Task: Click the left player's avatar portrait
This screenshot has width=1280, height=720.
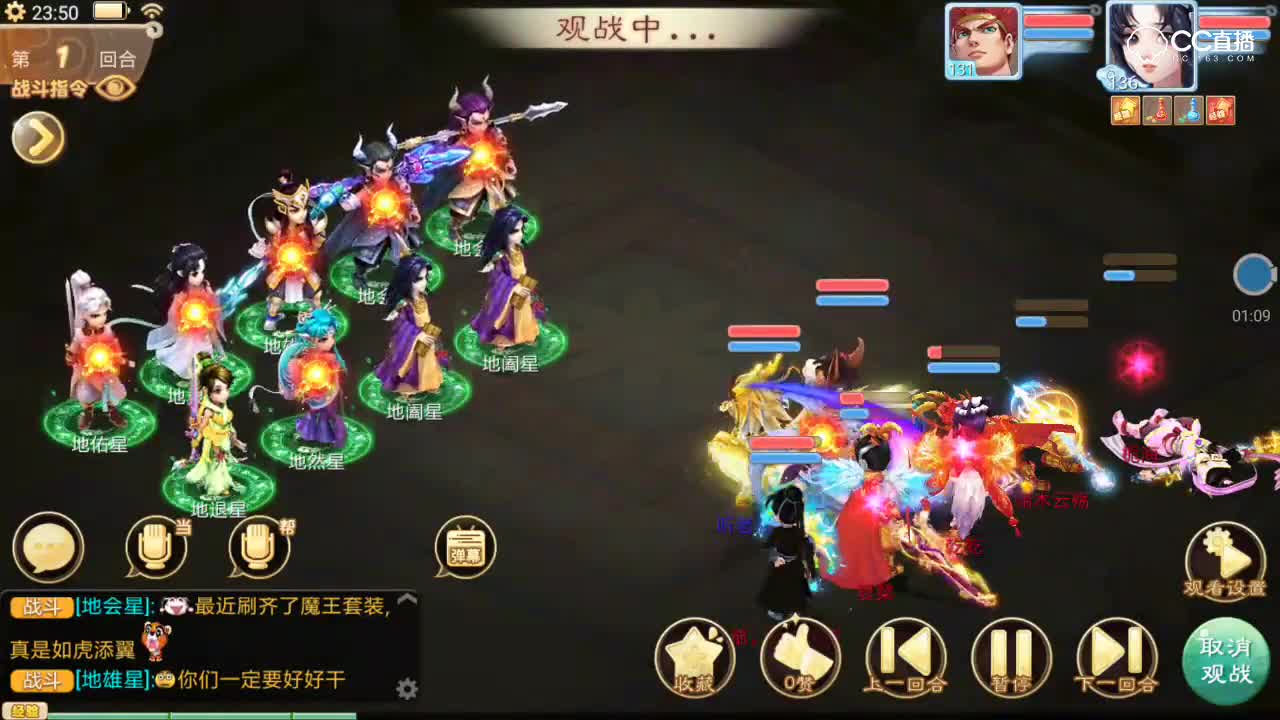Action: pyautogui.click(x=983, y=42)
